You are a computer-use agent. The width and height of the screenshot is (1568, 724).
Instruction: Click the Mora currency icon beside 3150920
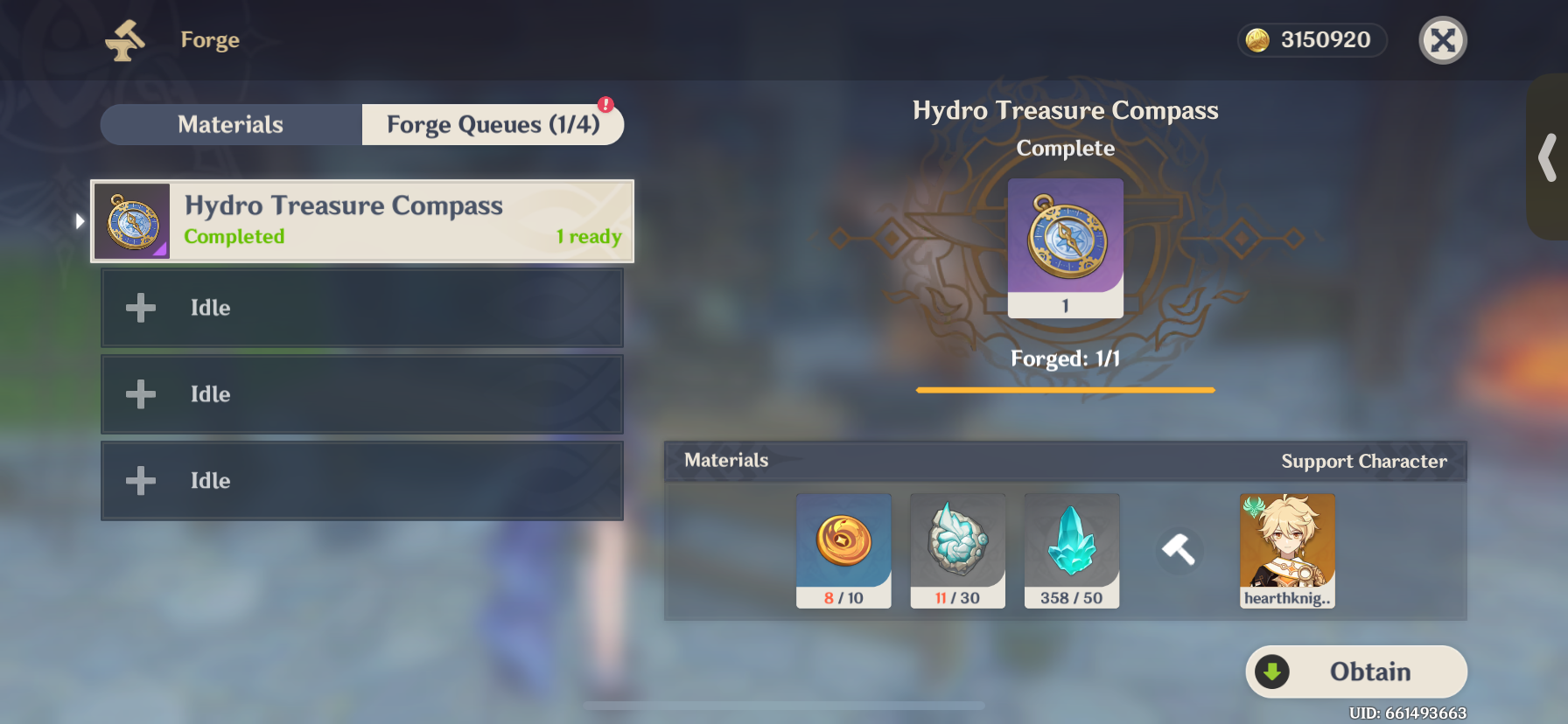(1260, 39)
